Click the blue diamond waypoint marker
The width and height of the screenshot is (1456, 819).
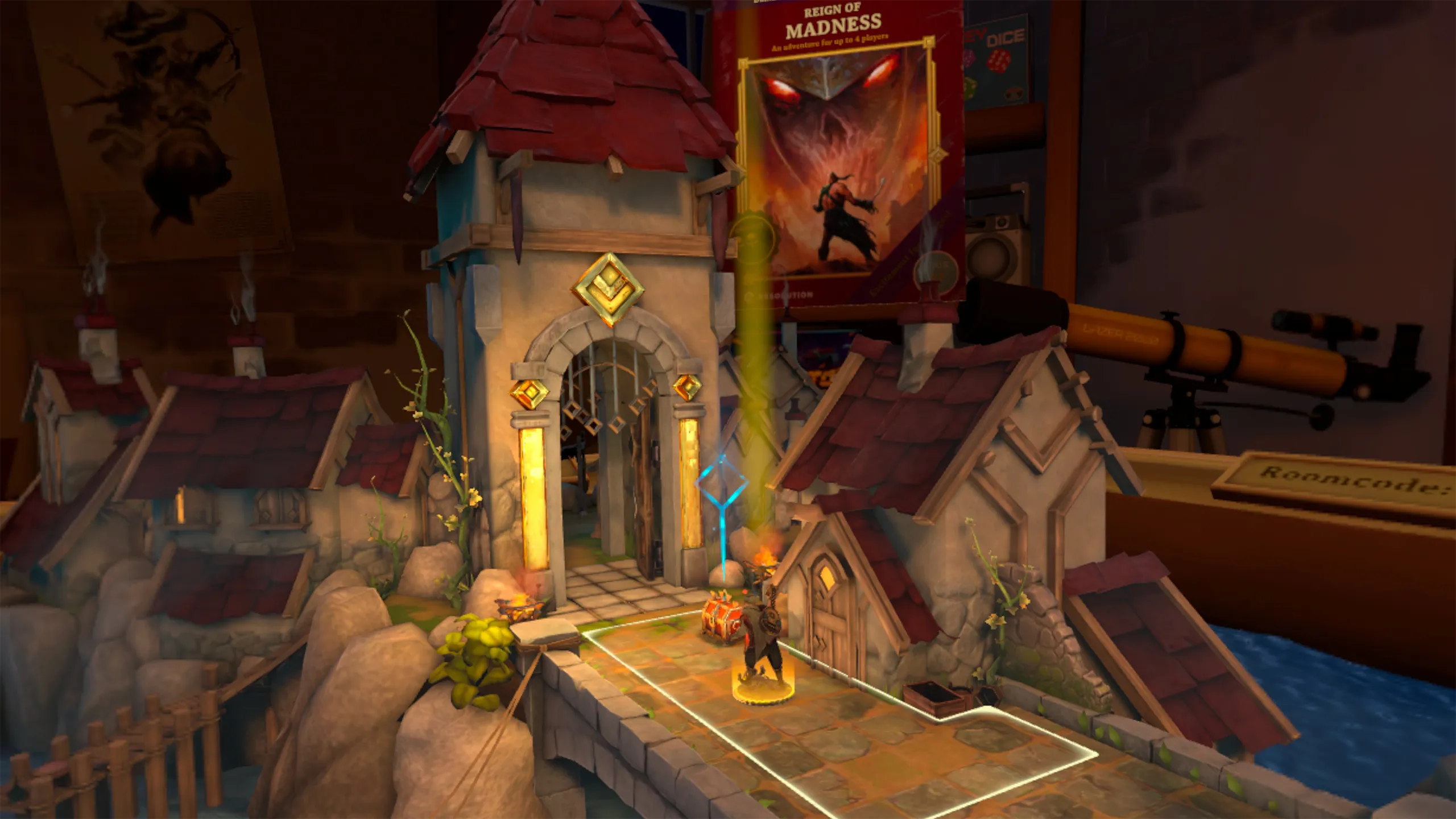[x=721, y=484]
